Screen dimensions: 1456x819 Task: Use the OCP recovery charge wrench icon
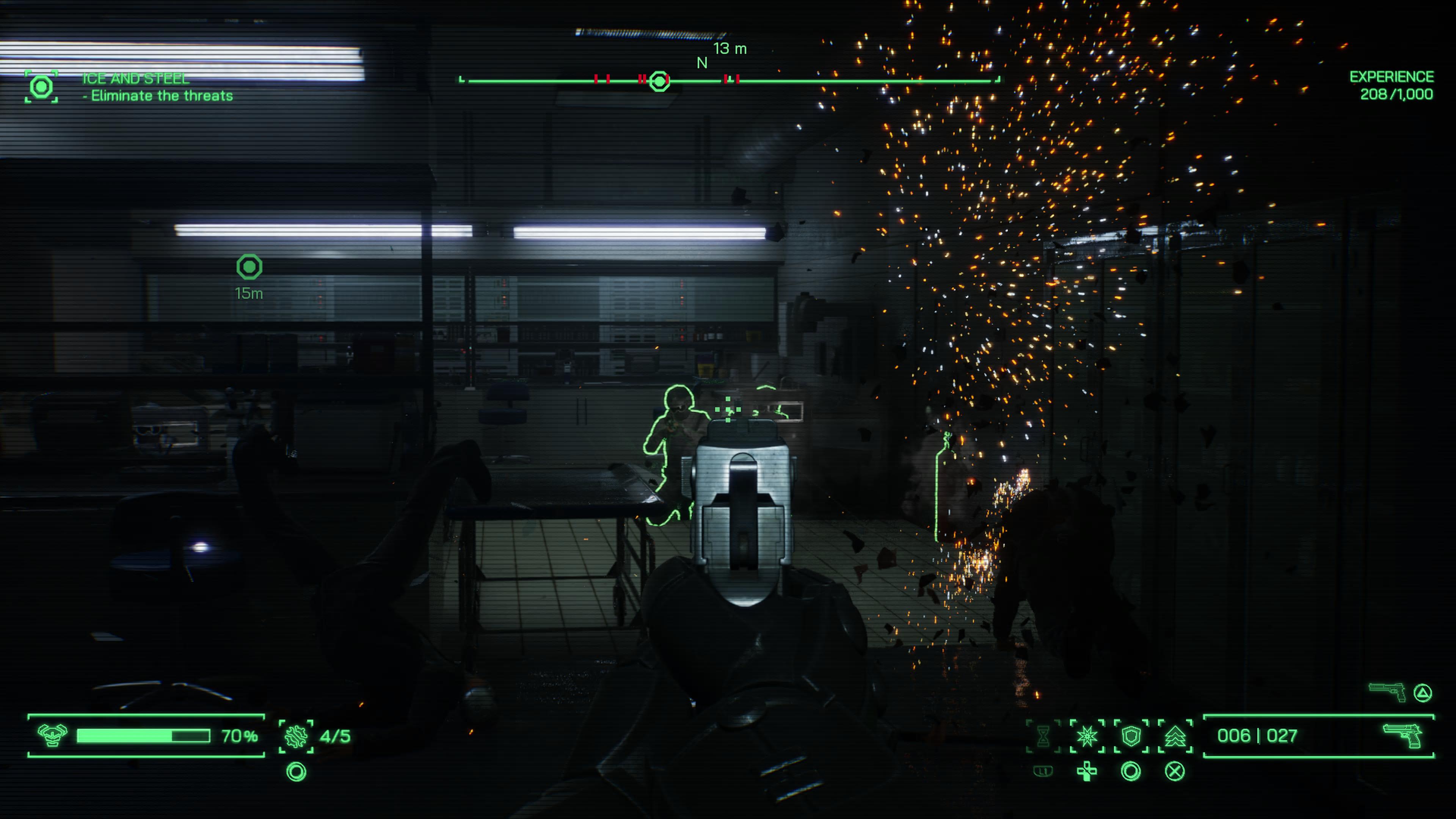pyautogui.click(x=296, y=736)
